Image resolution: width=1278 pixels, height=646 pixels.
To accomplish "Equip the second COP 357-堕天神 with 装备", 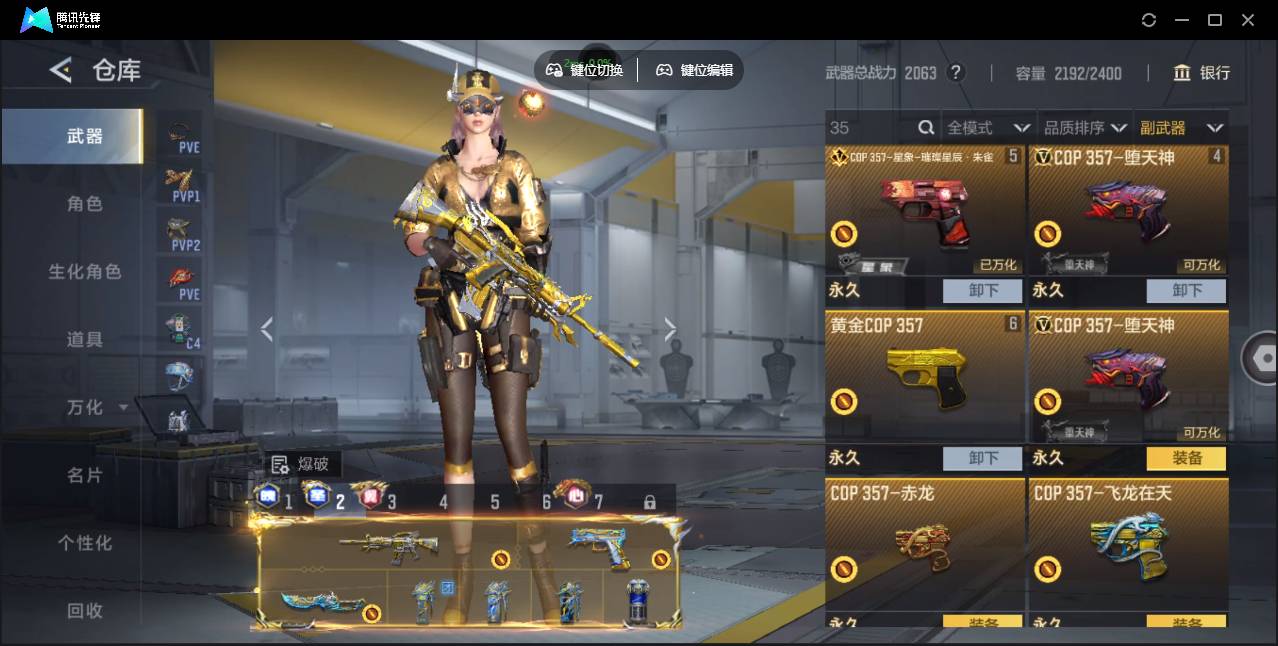I will click(1186, 458).
